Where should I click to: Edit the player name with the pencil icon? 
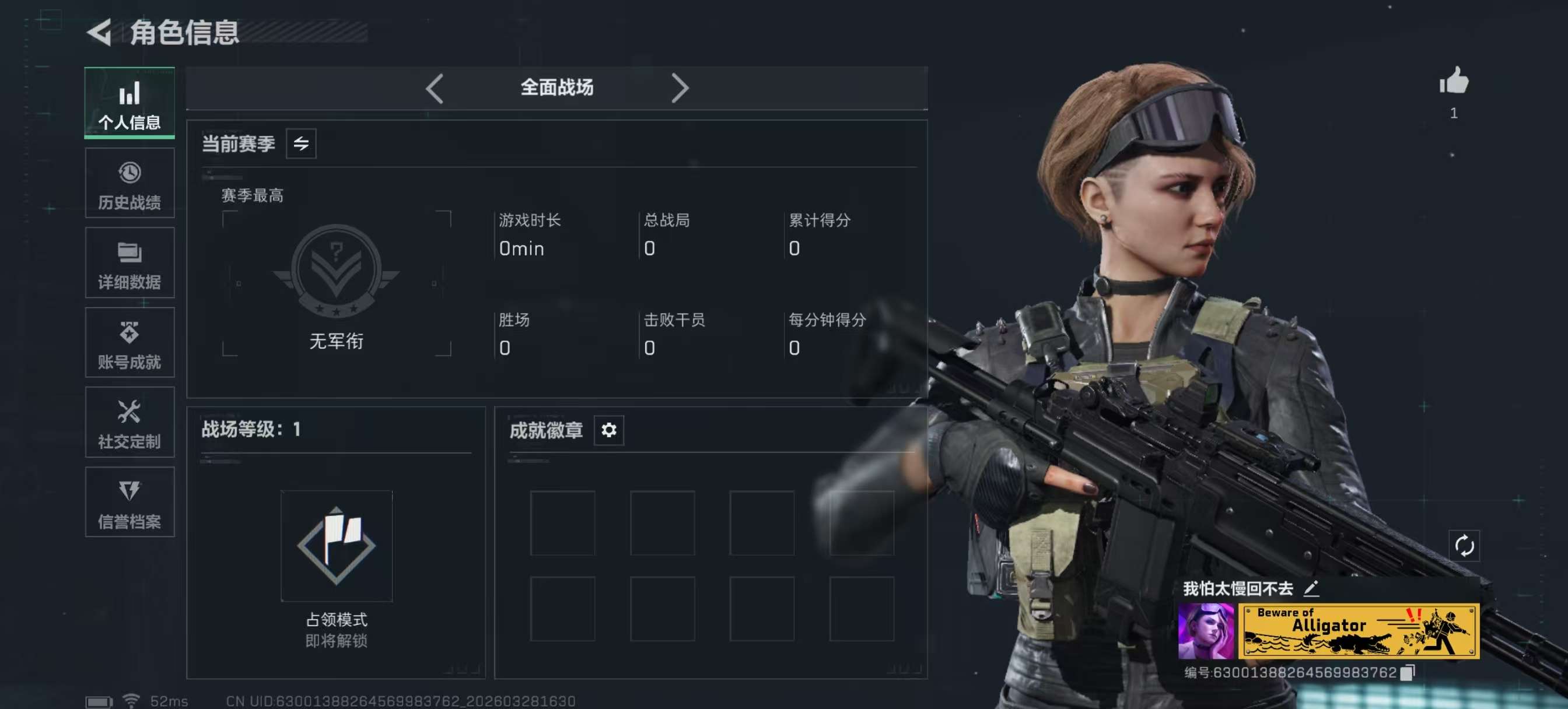click(1311, 588)
